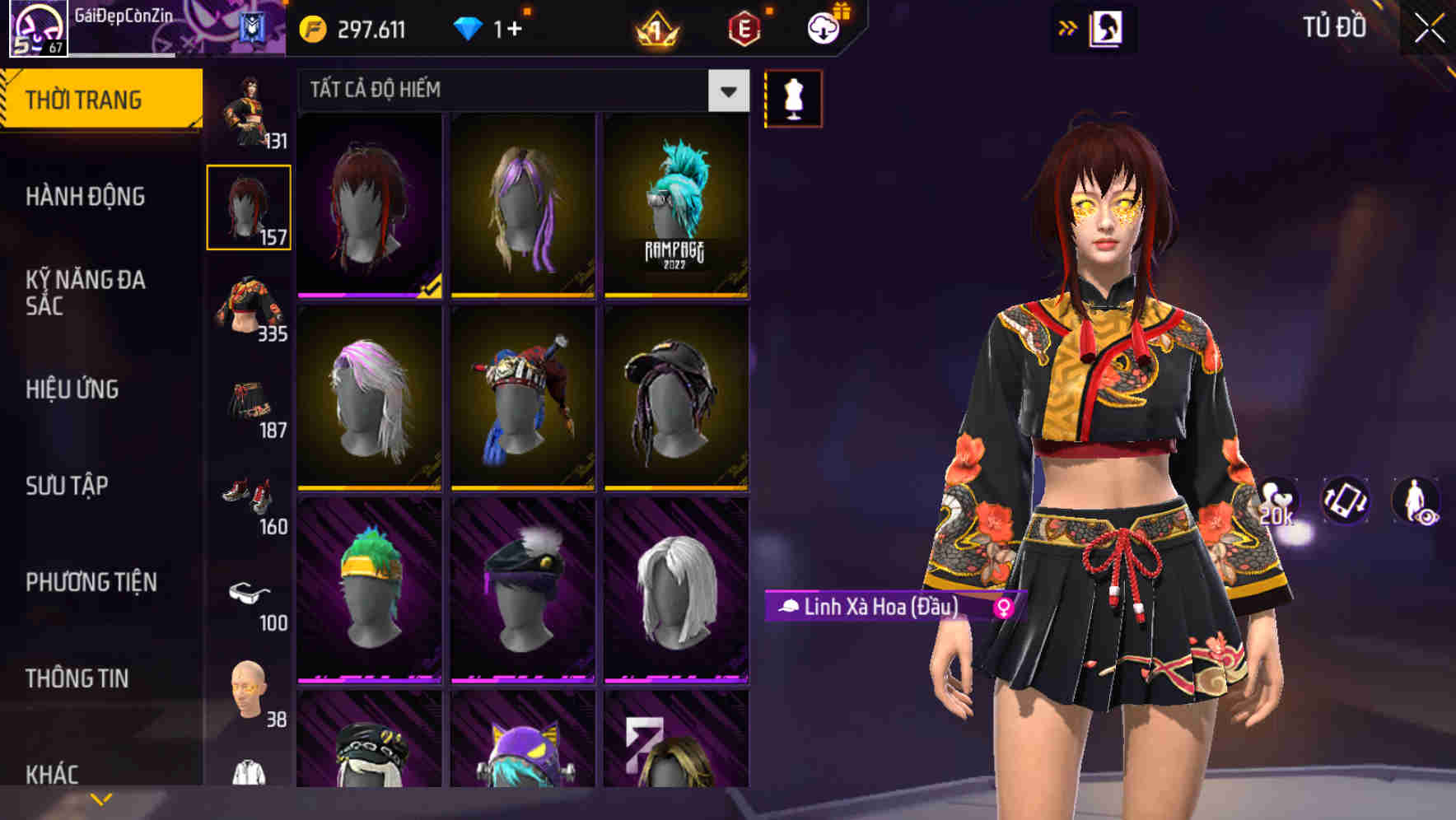Click the 20k likes icon
This screenshot has width=1456, height=820.
pos(1277,501)
